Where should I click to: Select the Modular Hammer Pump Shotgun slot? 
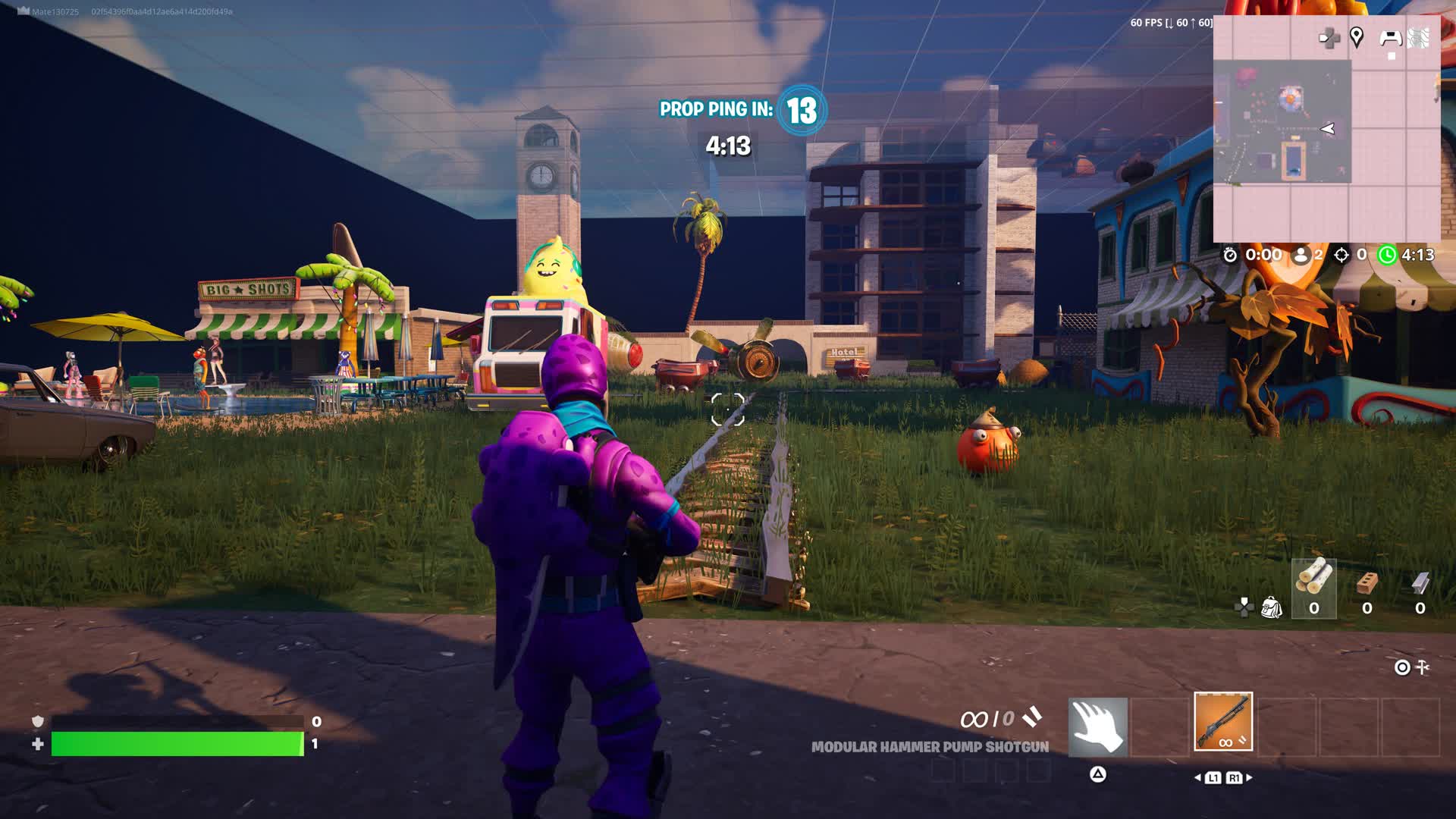(x=1223, y=721)
